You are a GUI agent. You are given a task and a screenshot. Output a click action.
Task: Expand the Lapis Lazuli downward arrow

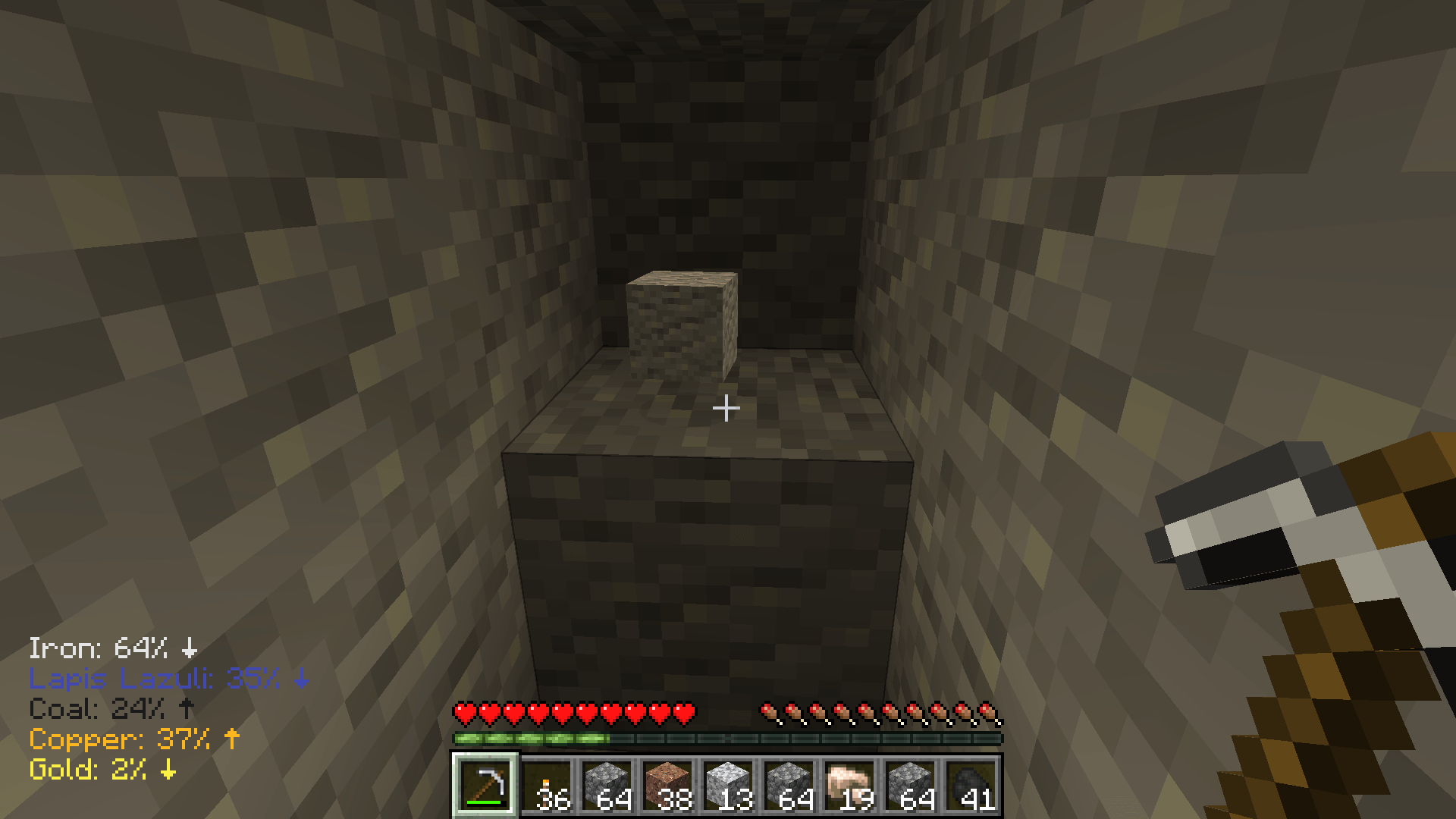pyautogui.click(x=303, y=679)
